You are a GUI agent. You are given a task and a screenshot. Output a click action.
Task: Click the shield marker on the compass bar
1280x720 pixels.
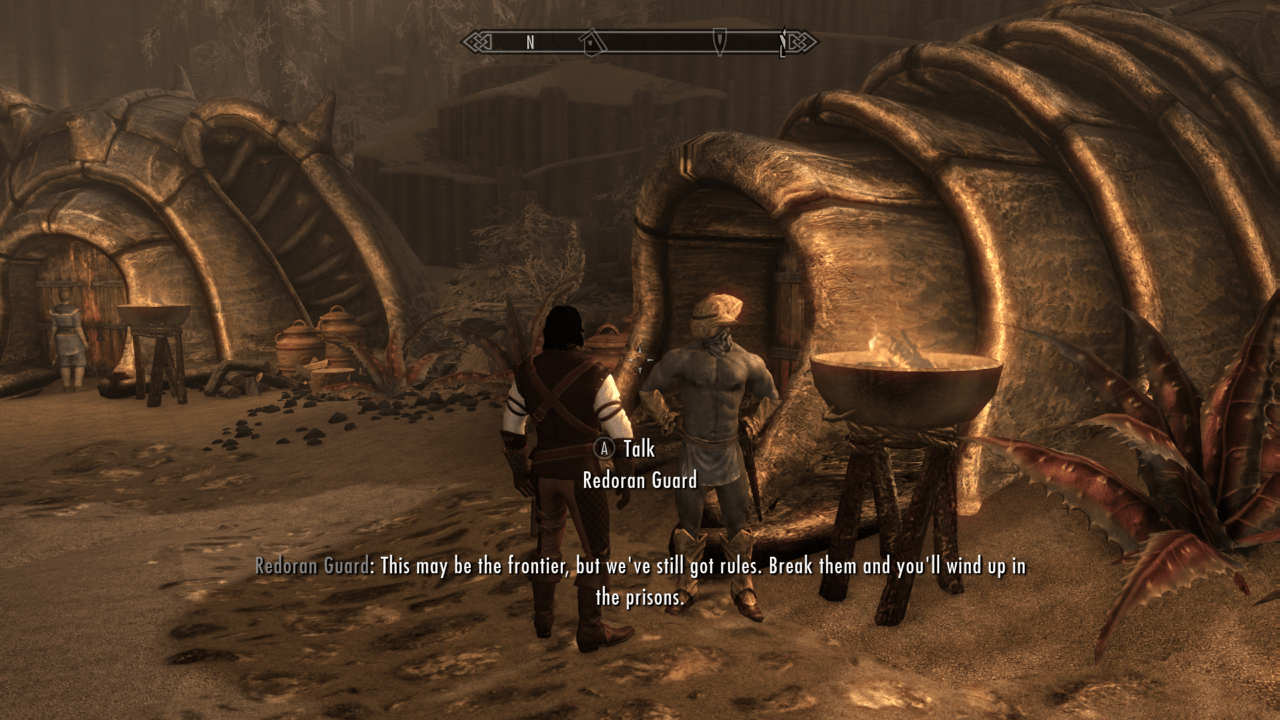click(720, 41)
